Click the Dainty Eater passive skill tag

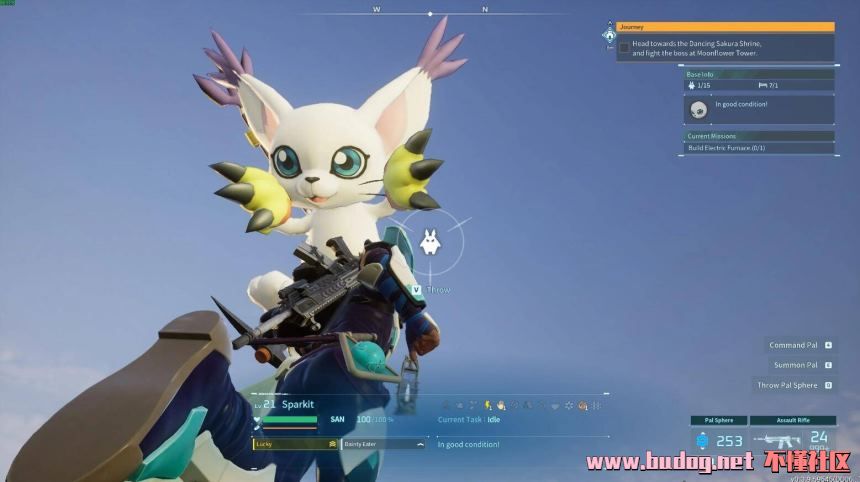384,443
